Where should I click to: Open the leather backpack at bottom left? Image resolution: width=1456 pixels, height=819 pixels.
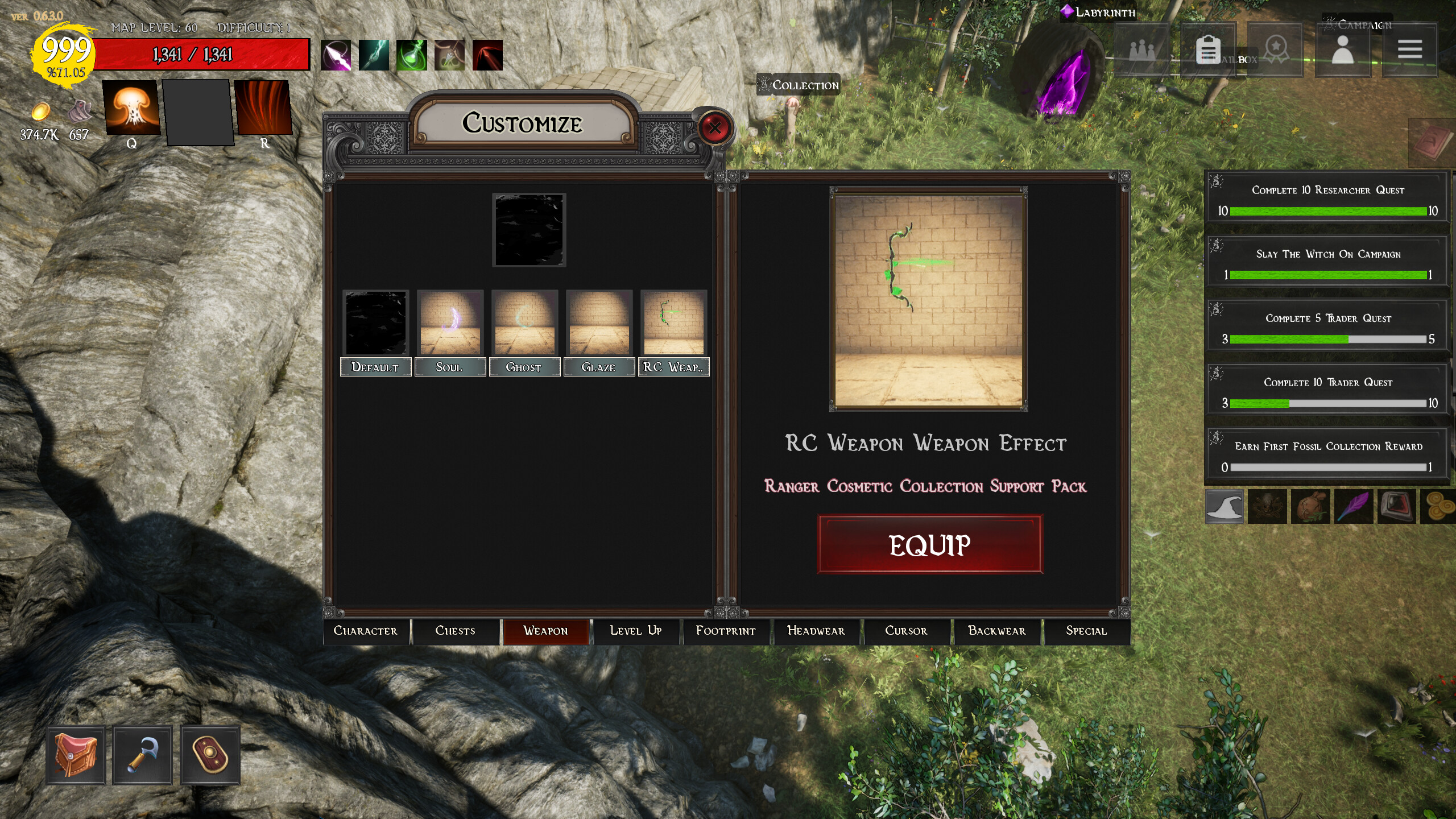75,756
